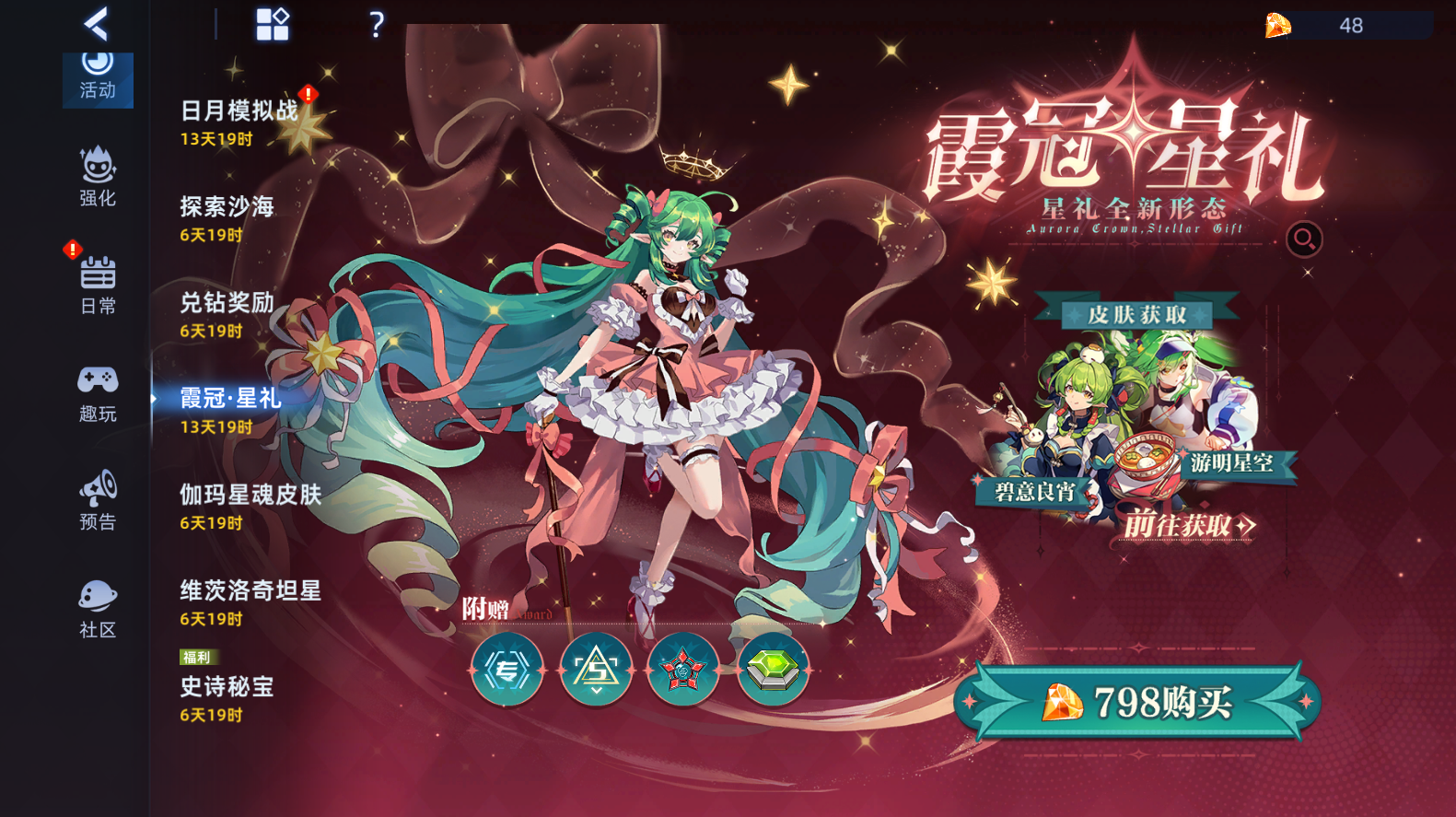This screenshot has width=1456, height=817.
Task: Open the 日月模拟战 event entry
Action: pyautogui.click(x=238, y=110)
